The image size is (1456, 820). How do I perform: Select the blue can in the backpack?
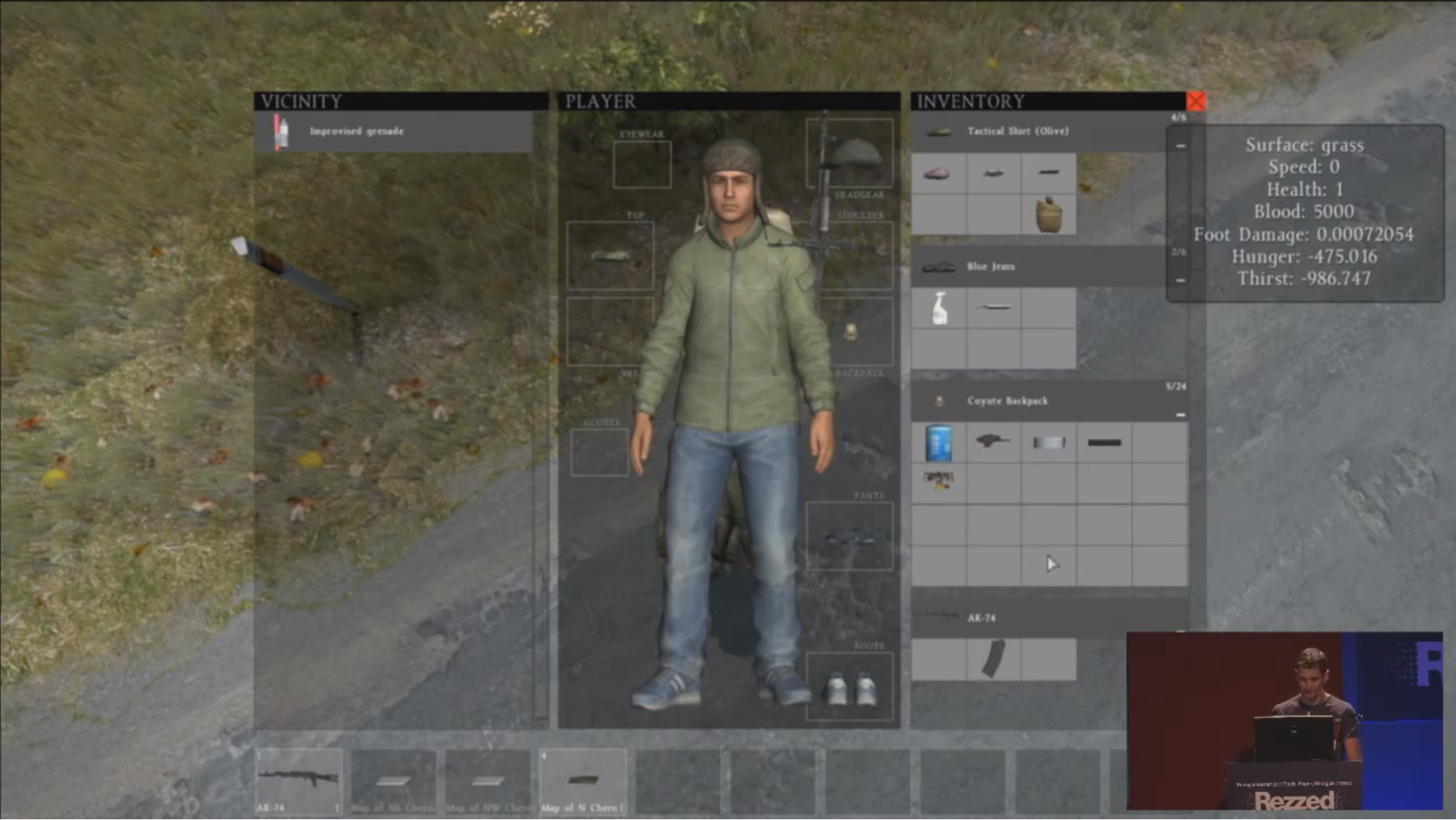939,443
